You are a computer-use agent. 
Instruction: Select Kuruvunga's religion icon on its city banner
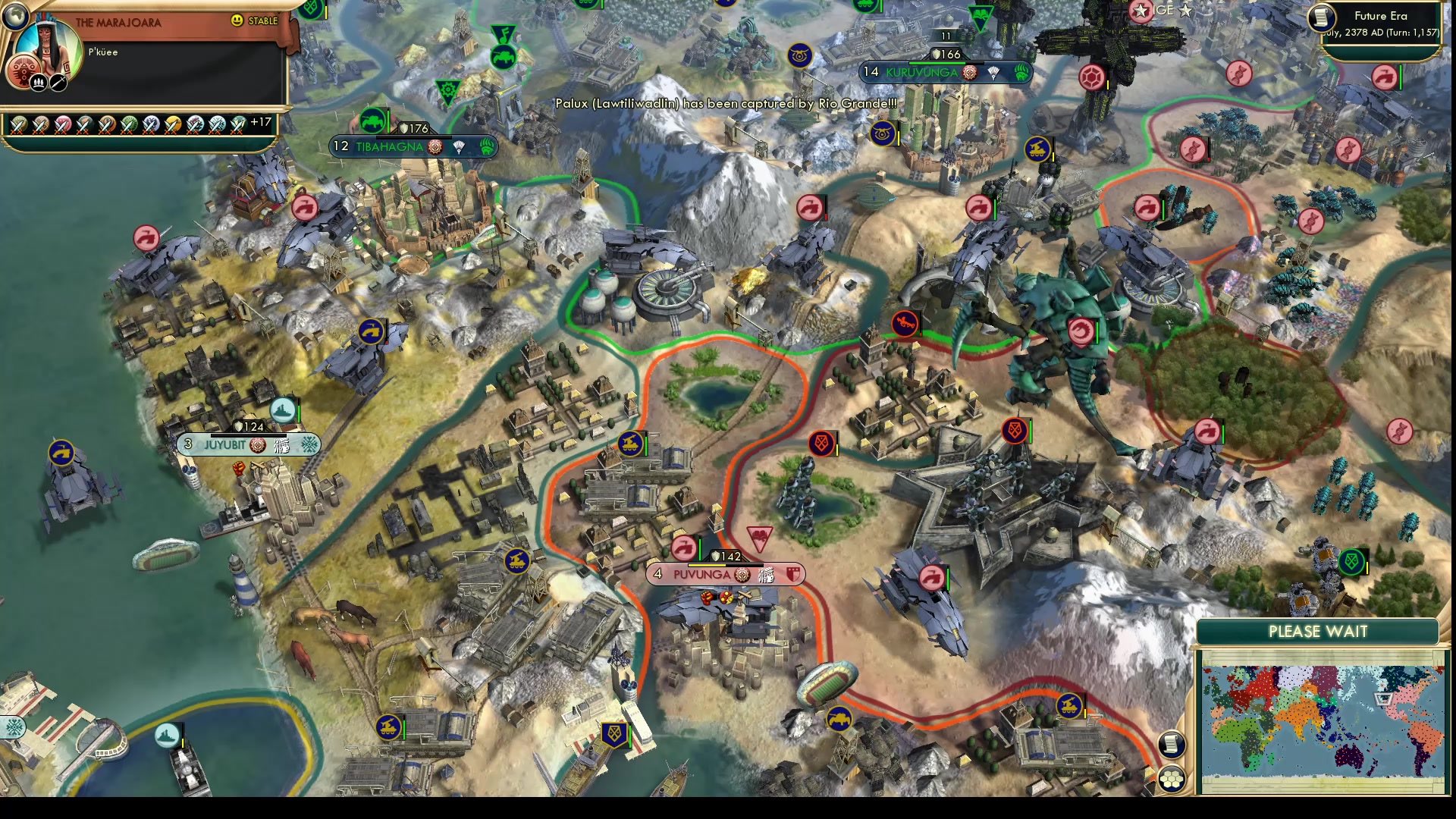(x=970, y=73)
